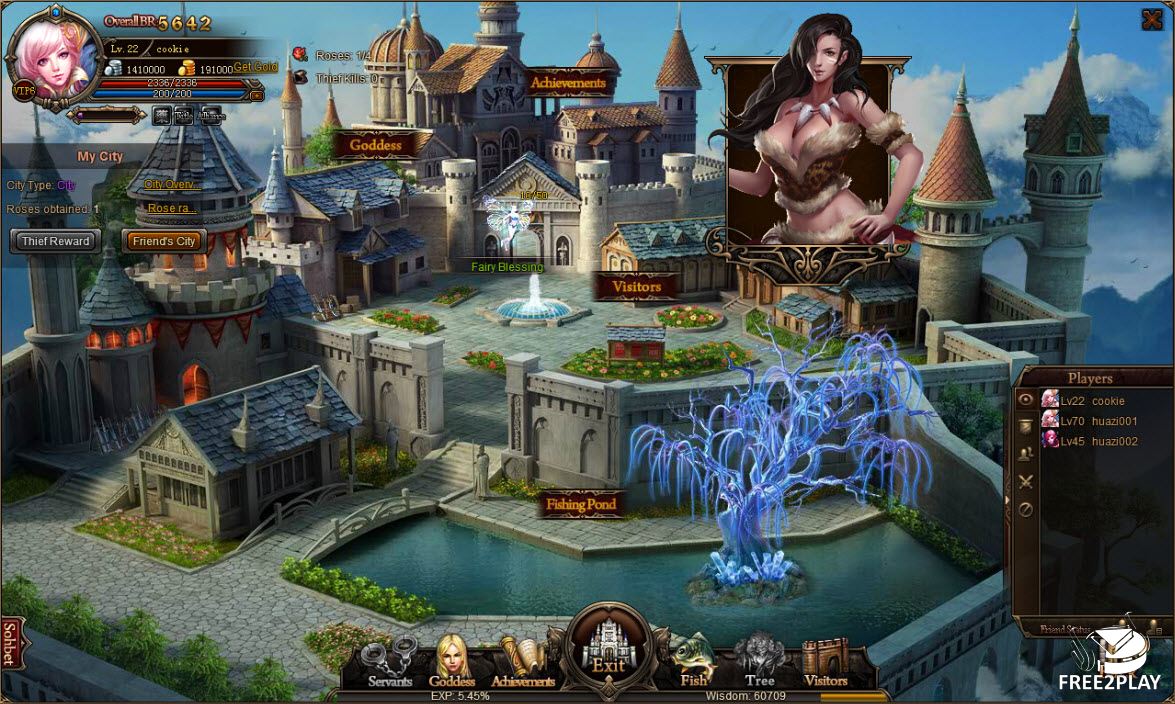Select the eye tab in the Players panel
The width and height of the screenshot is (1175, 704).
pyautogui.click(x=1025, y=399)
